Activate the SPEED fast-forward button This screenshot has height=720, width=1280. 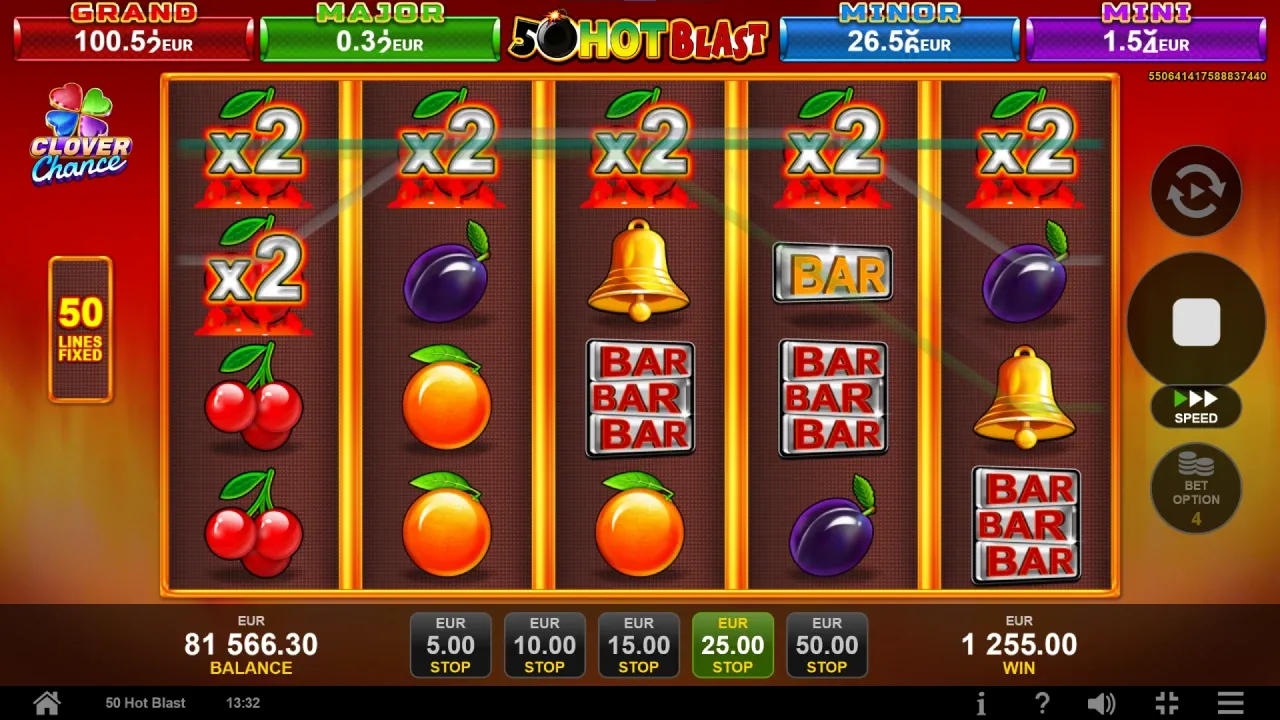pyautogui.click(x=1196, y=407)
